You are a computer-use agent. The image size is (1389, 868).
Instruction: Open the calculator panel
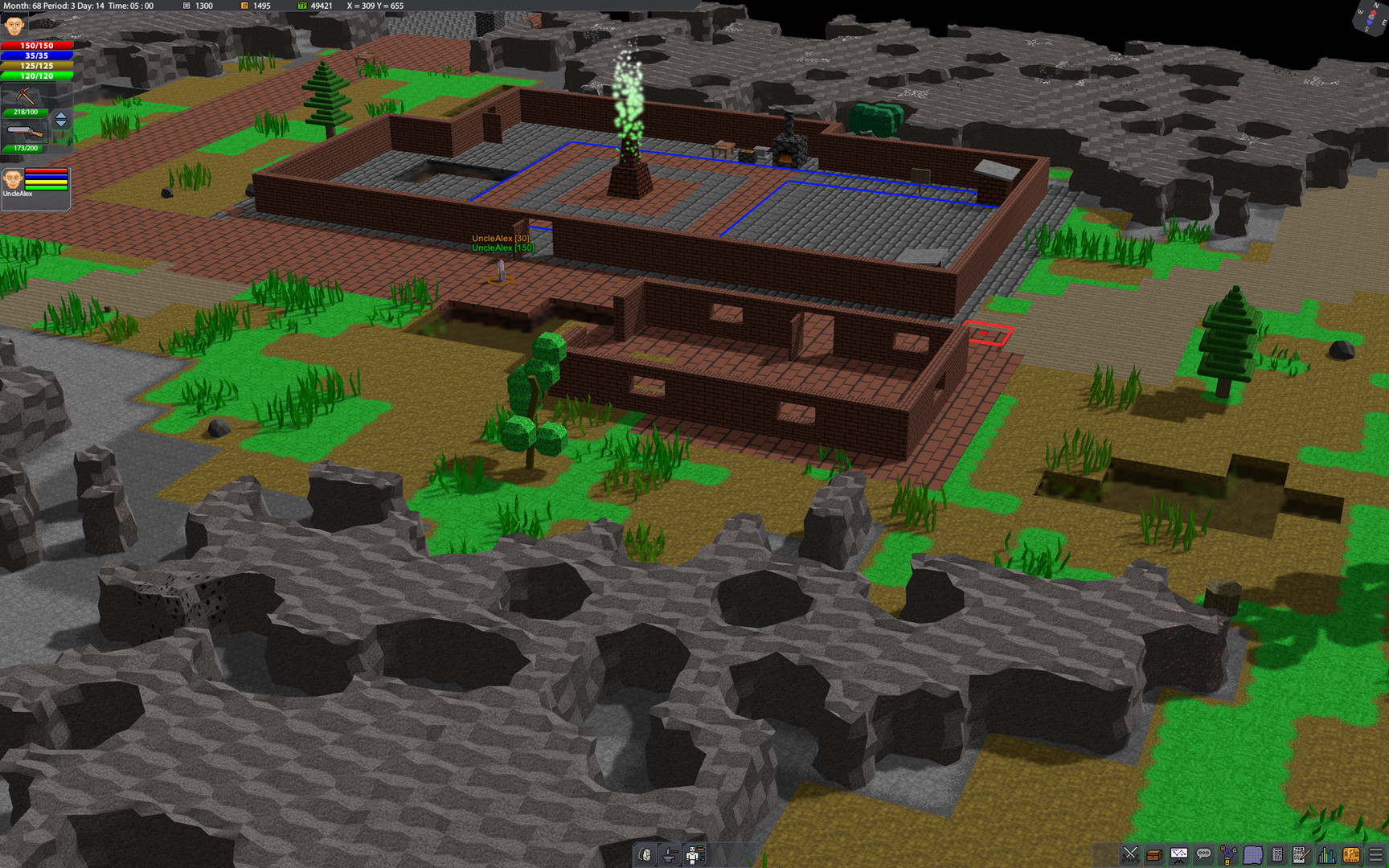(1278, 854)
